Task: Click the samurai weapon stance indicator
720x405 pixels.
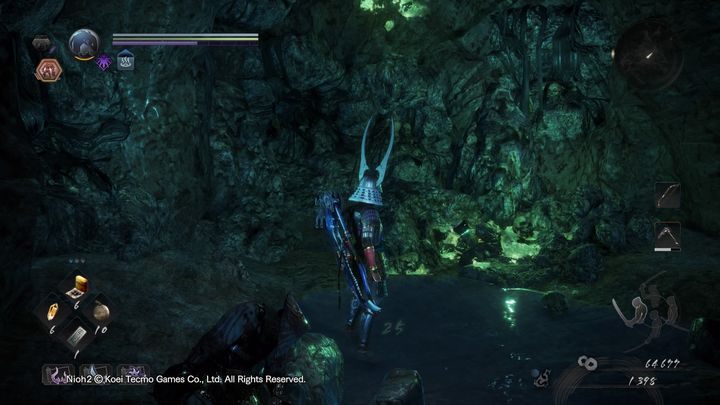Action: (x=648, y=312)
